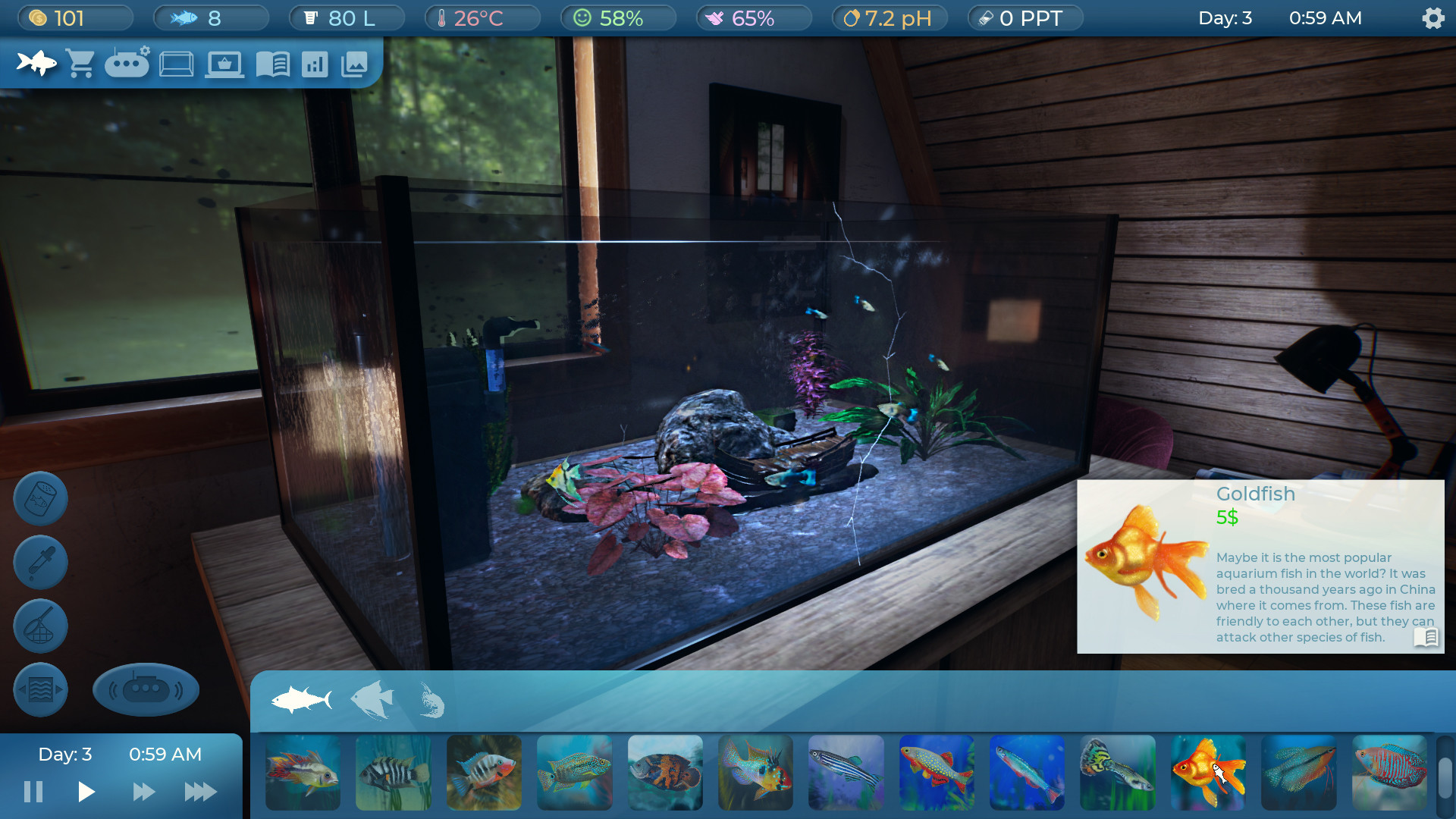Open the gallery screenshots icon
Screen dimensions: 1456x819
[356, 64]
